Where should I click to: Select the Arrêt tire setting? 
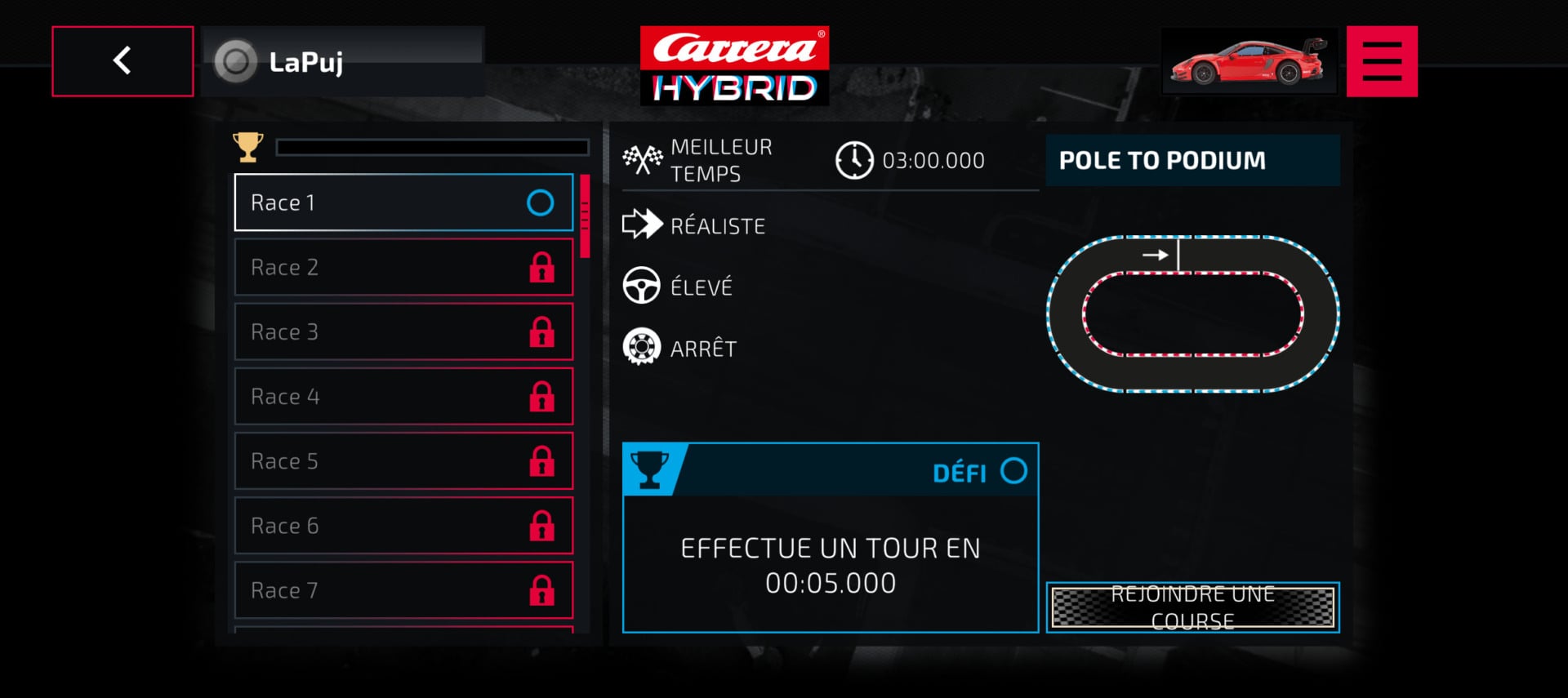click(702, 349)
